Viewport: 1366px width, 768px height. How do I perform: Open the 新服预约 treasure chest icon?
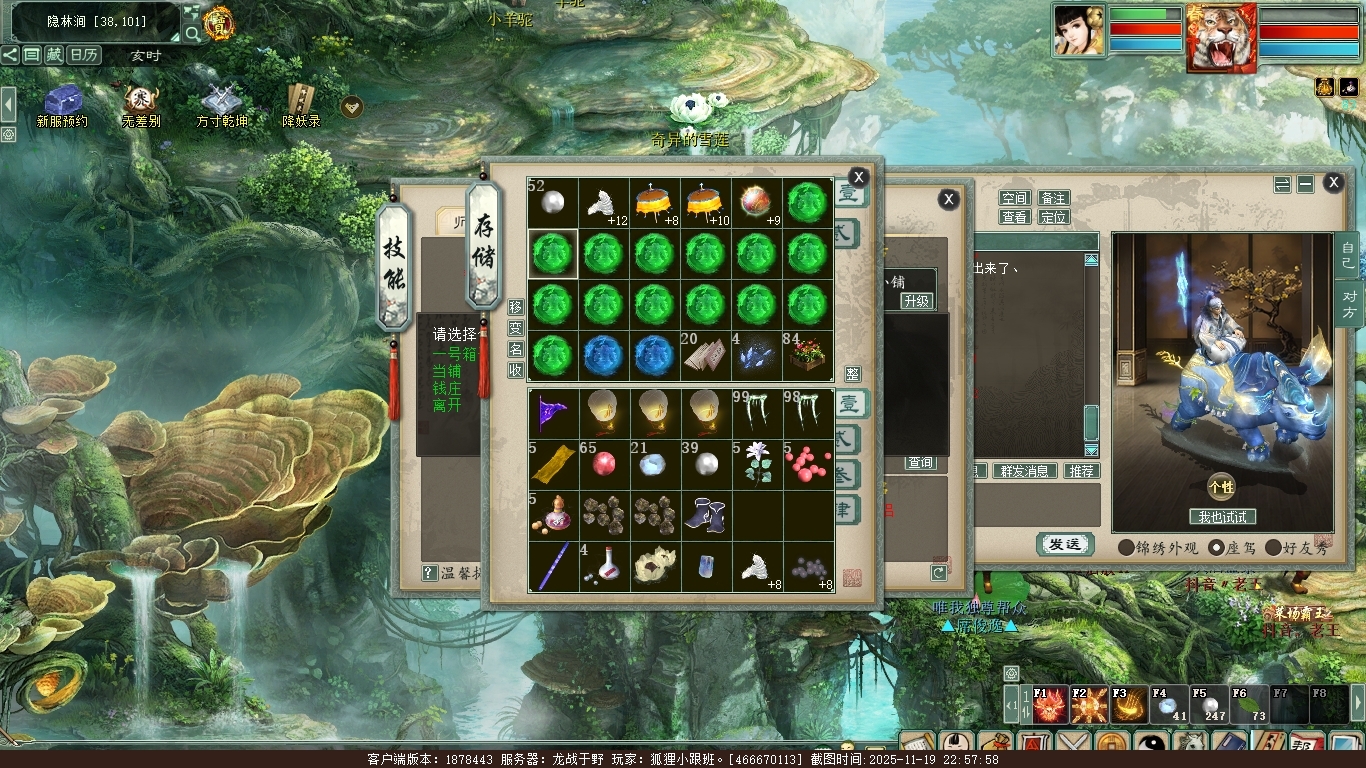[x=62, y=106]
